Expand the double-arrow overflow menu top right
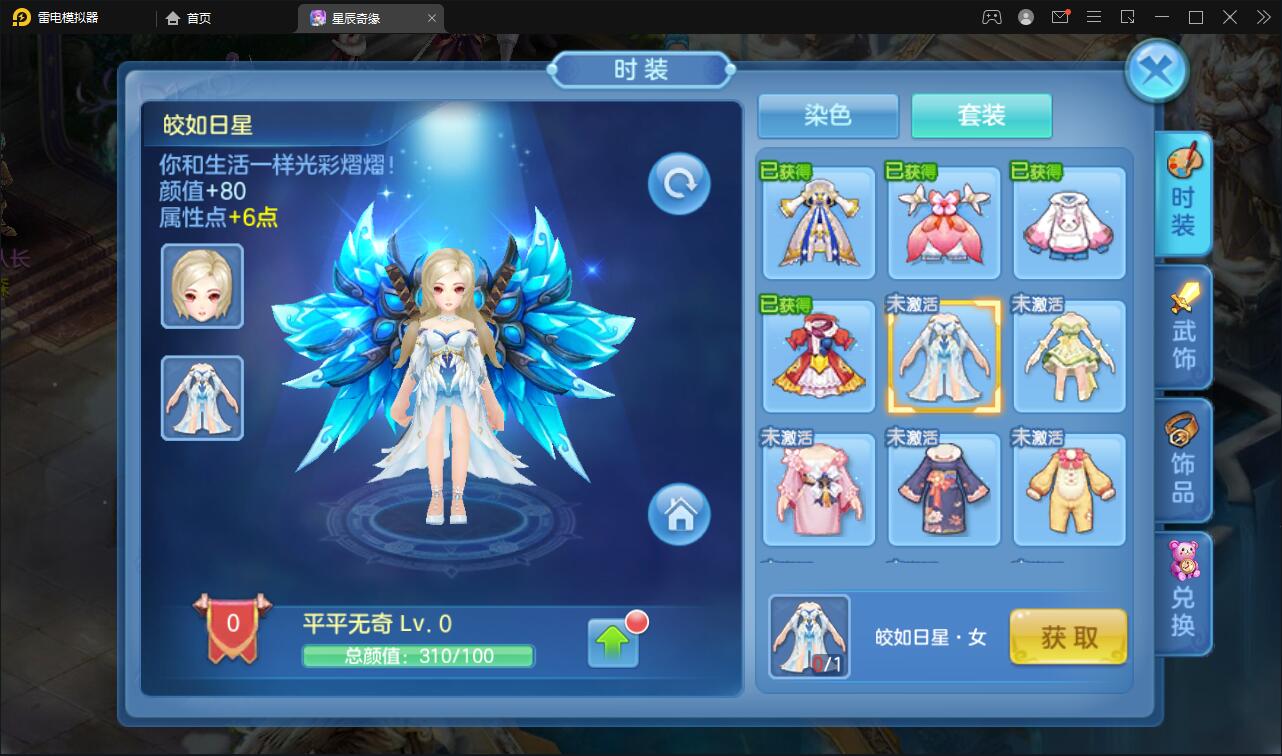This screenshot has height=756, width=1282. 1262,16
